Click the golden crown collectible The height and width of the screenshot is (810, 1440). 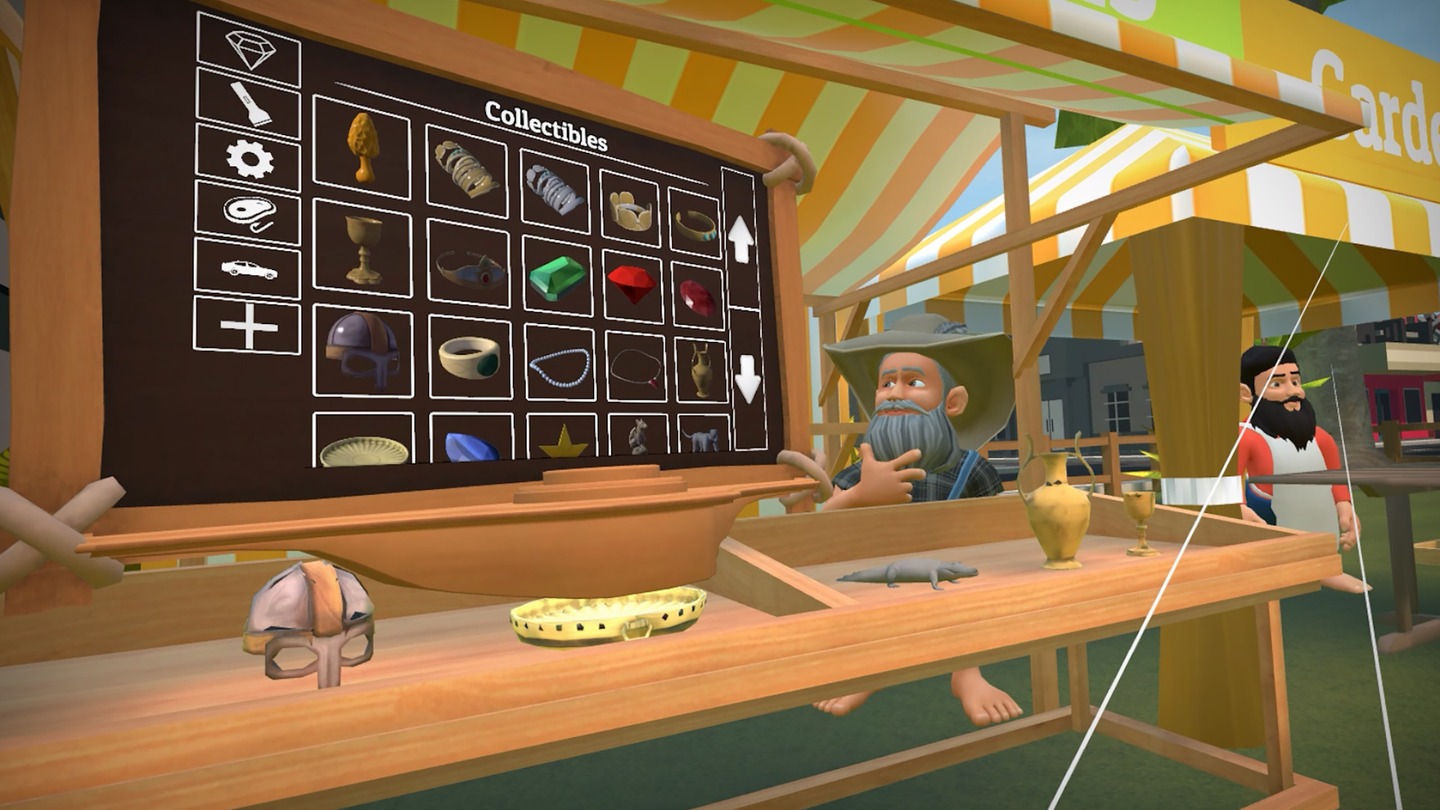coord(633,210)
